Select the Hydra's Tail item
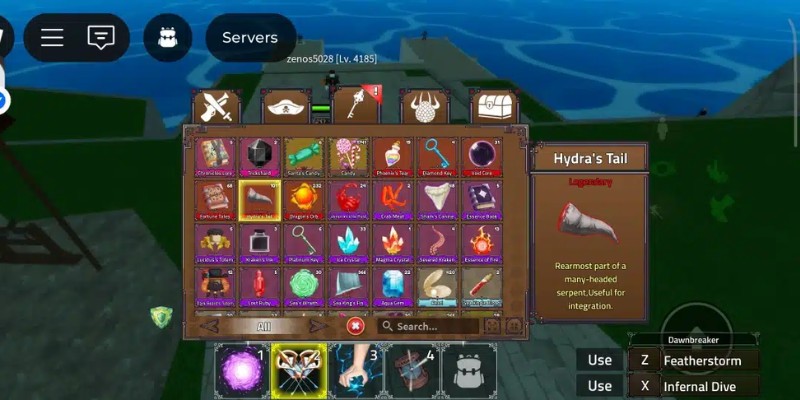The image size is (800, 400). [258, 199]
